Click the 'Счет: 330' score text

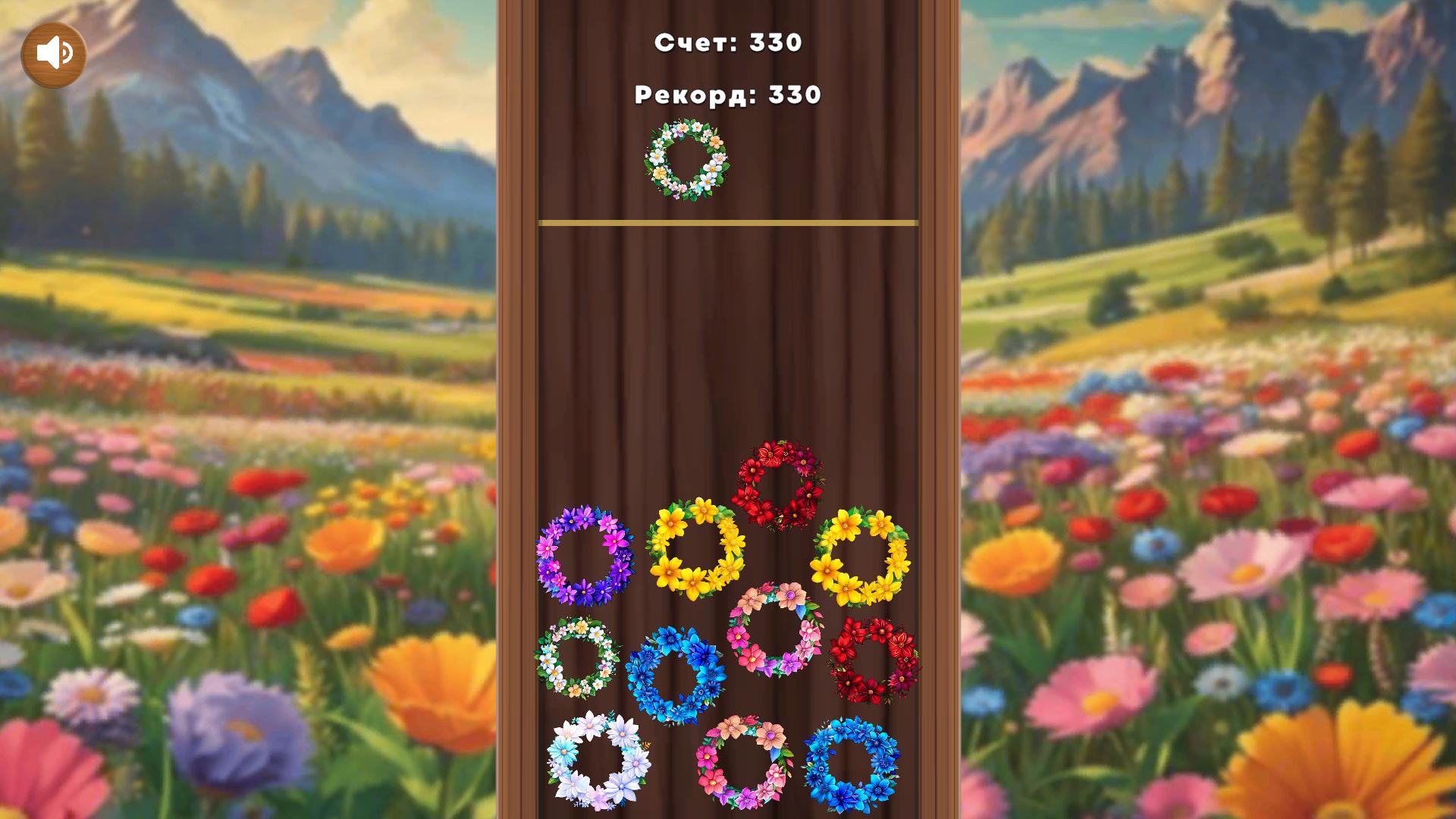click(x=727, y=43)
